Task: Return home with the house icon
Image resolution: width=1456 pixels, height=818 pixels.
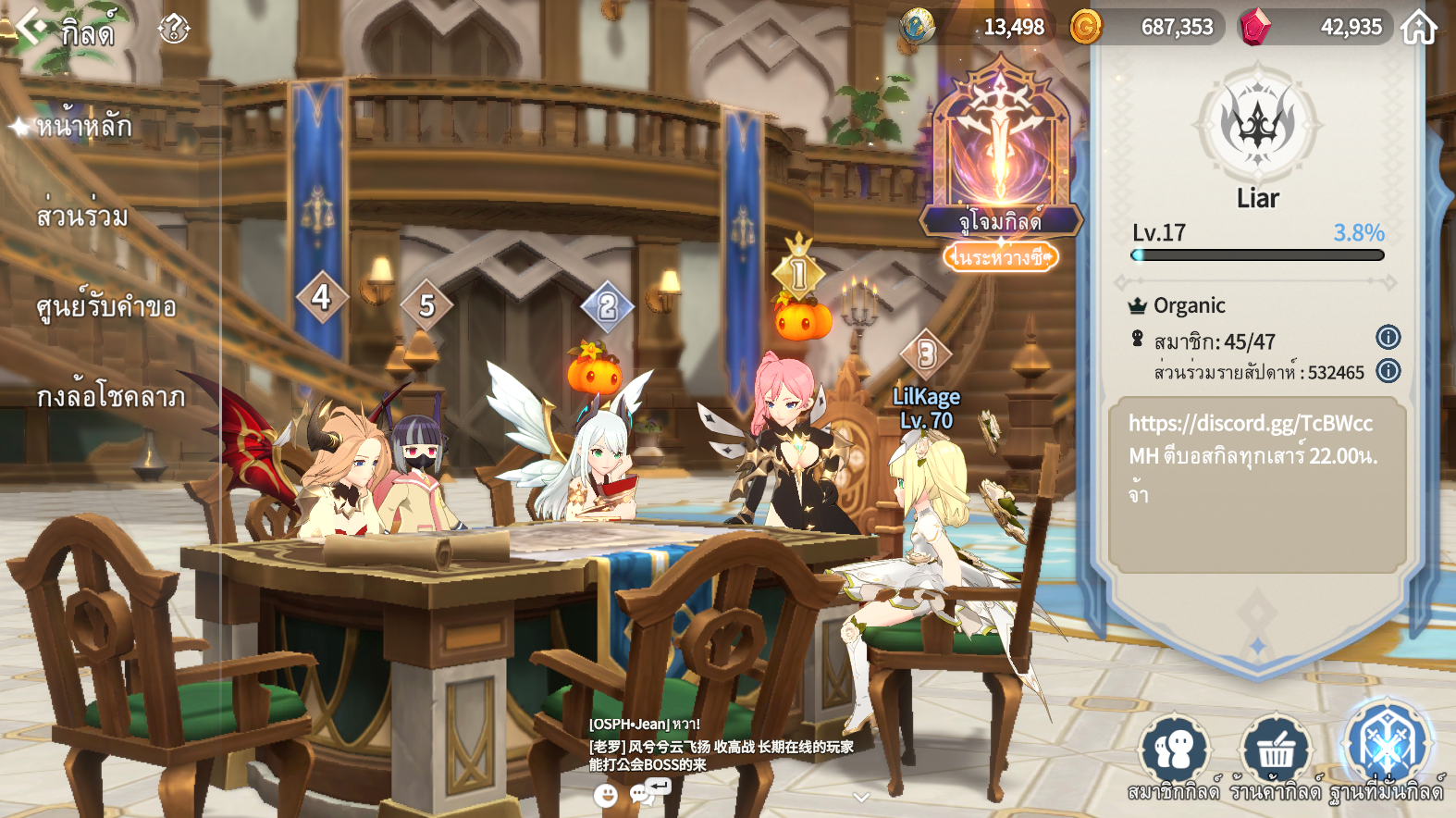Action: (1419, 28)
